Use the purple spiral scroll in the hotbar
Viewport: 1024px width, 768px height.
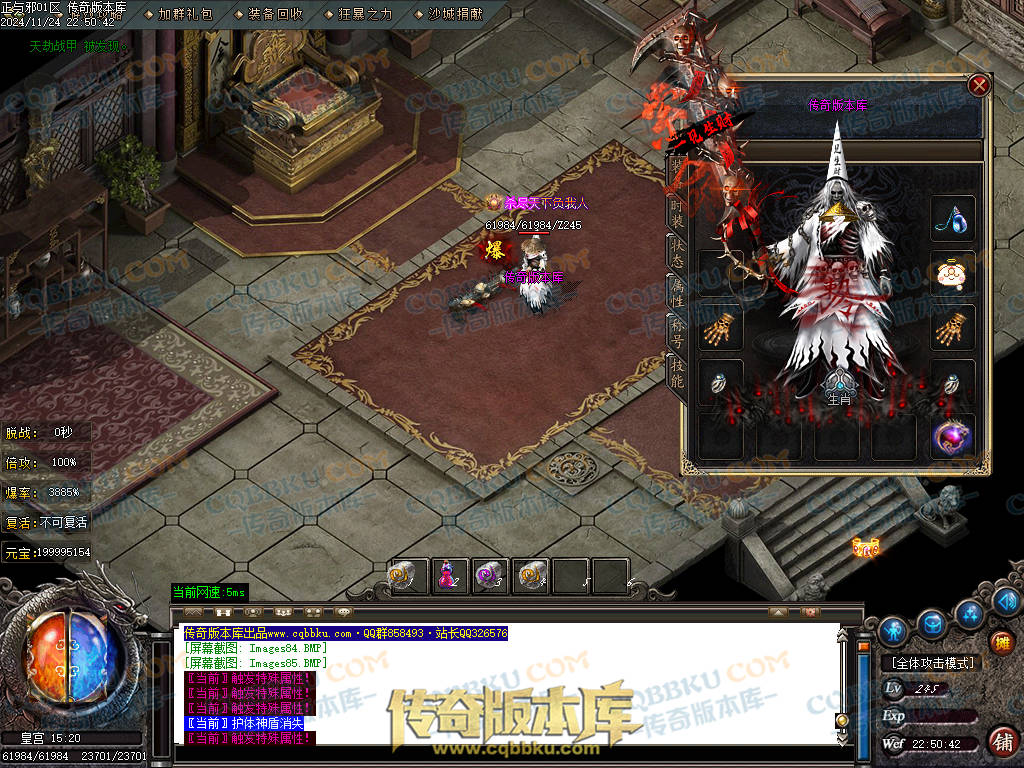(x=489, y=575)
